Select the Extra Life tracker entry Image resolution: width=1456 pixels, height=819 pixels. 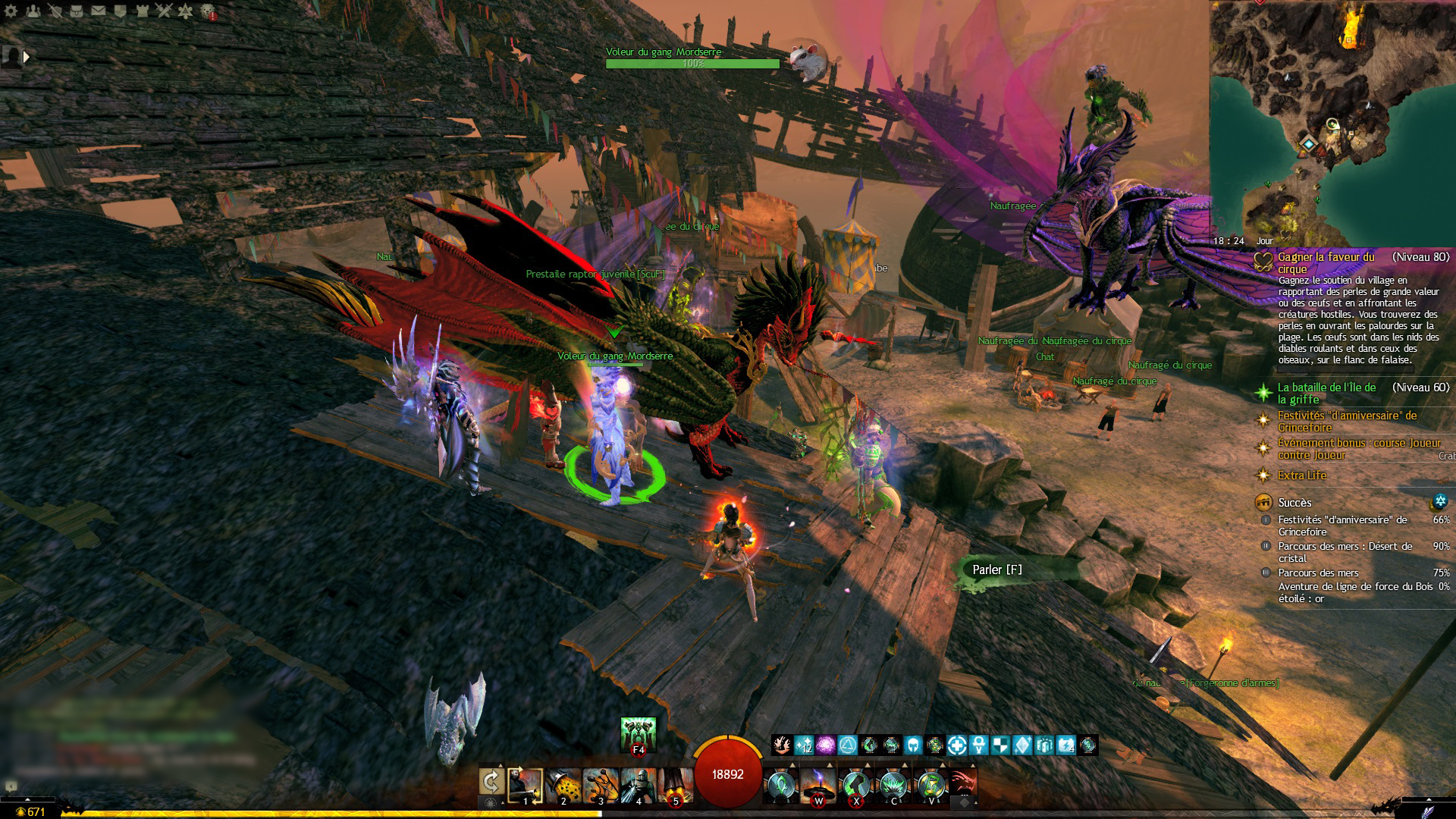1301,475
